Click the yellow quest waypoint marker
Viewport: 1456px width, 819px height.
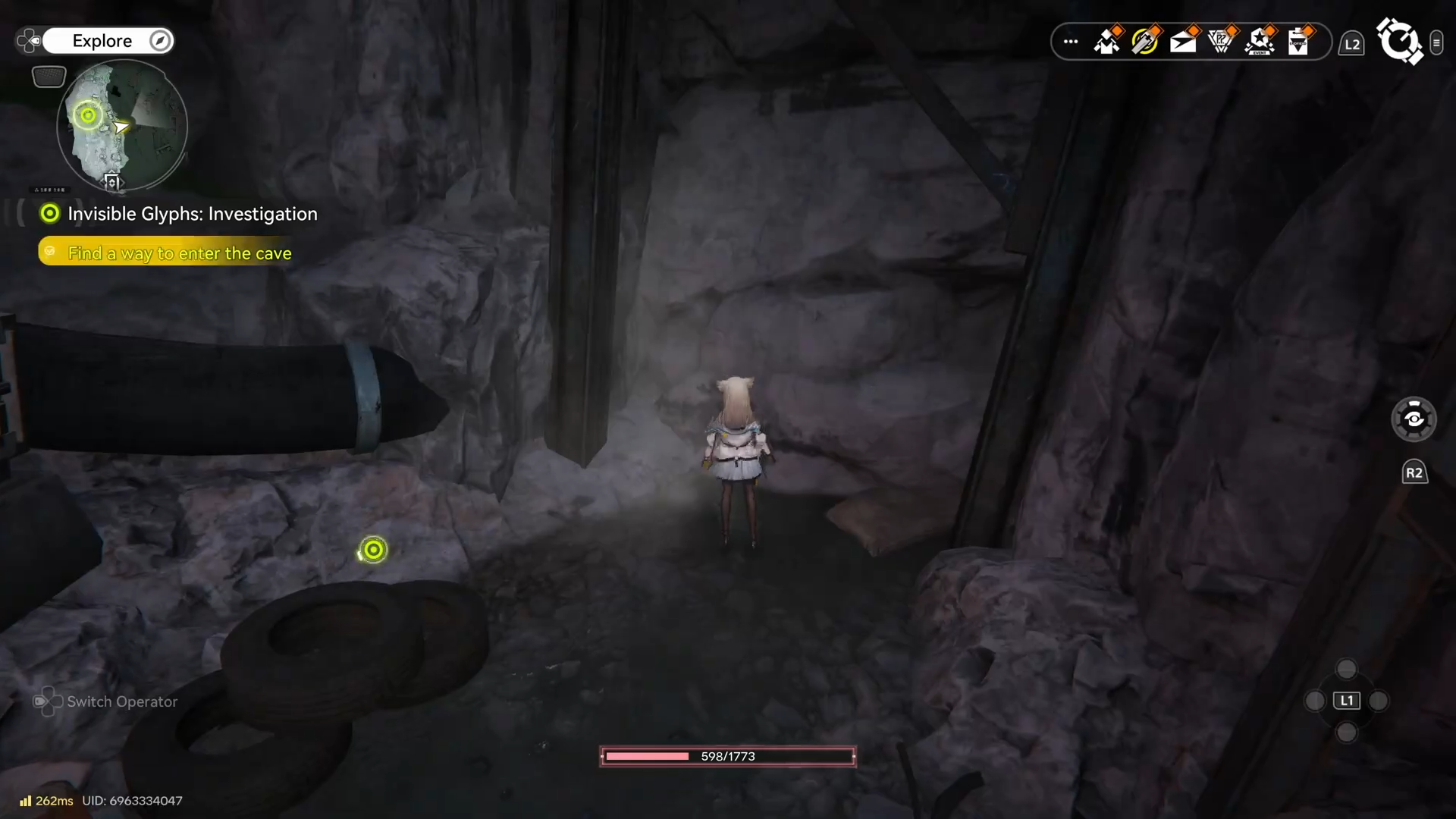(x=373, y=550)
